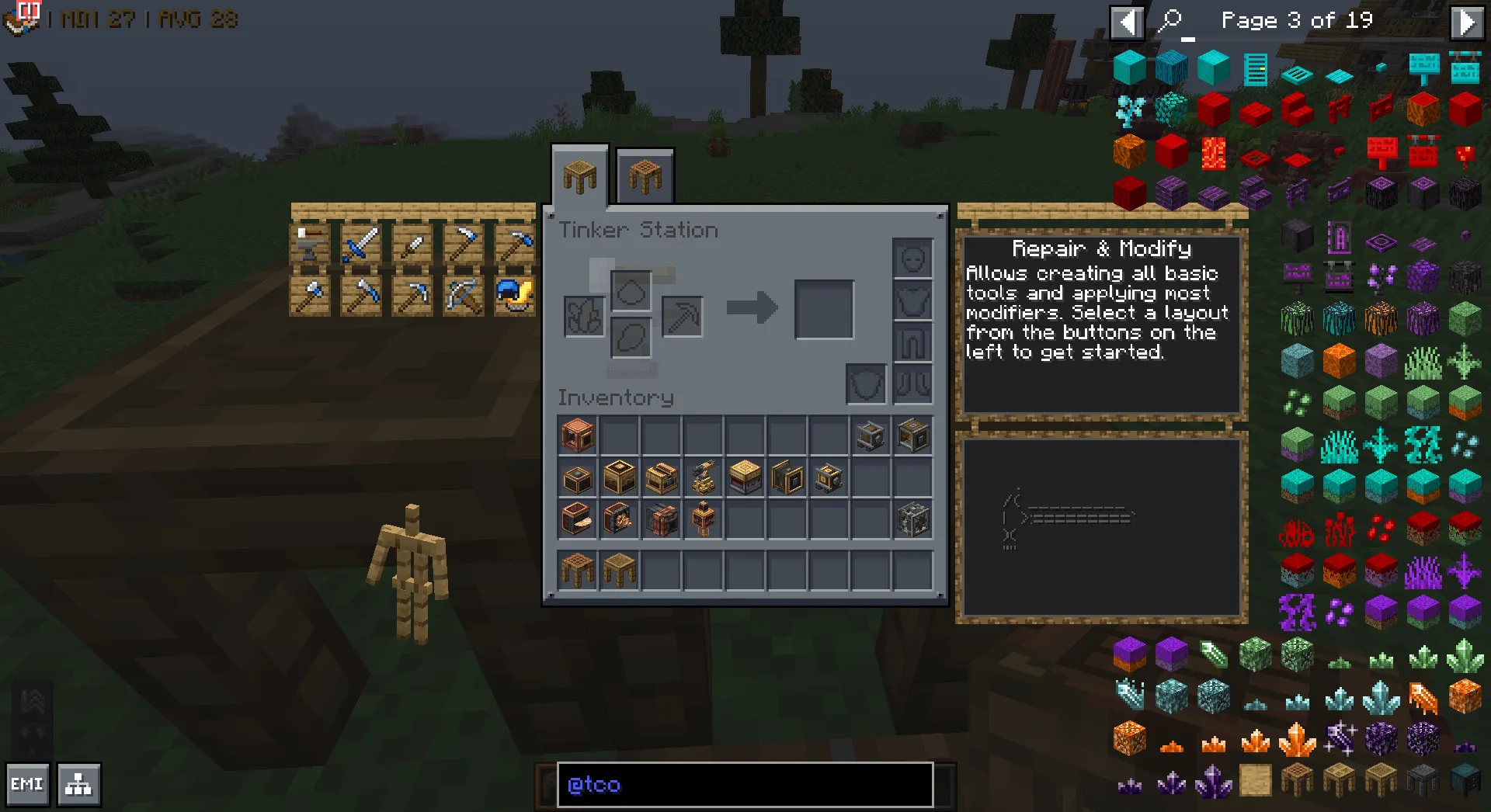1491x812 pixels.
Task: Choose the crossbow tool layout
Action: click(x=464, y=296)
